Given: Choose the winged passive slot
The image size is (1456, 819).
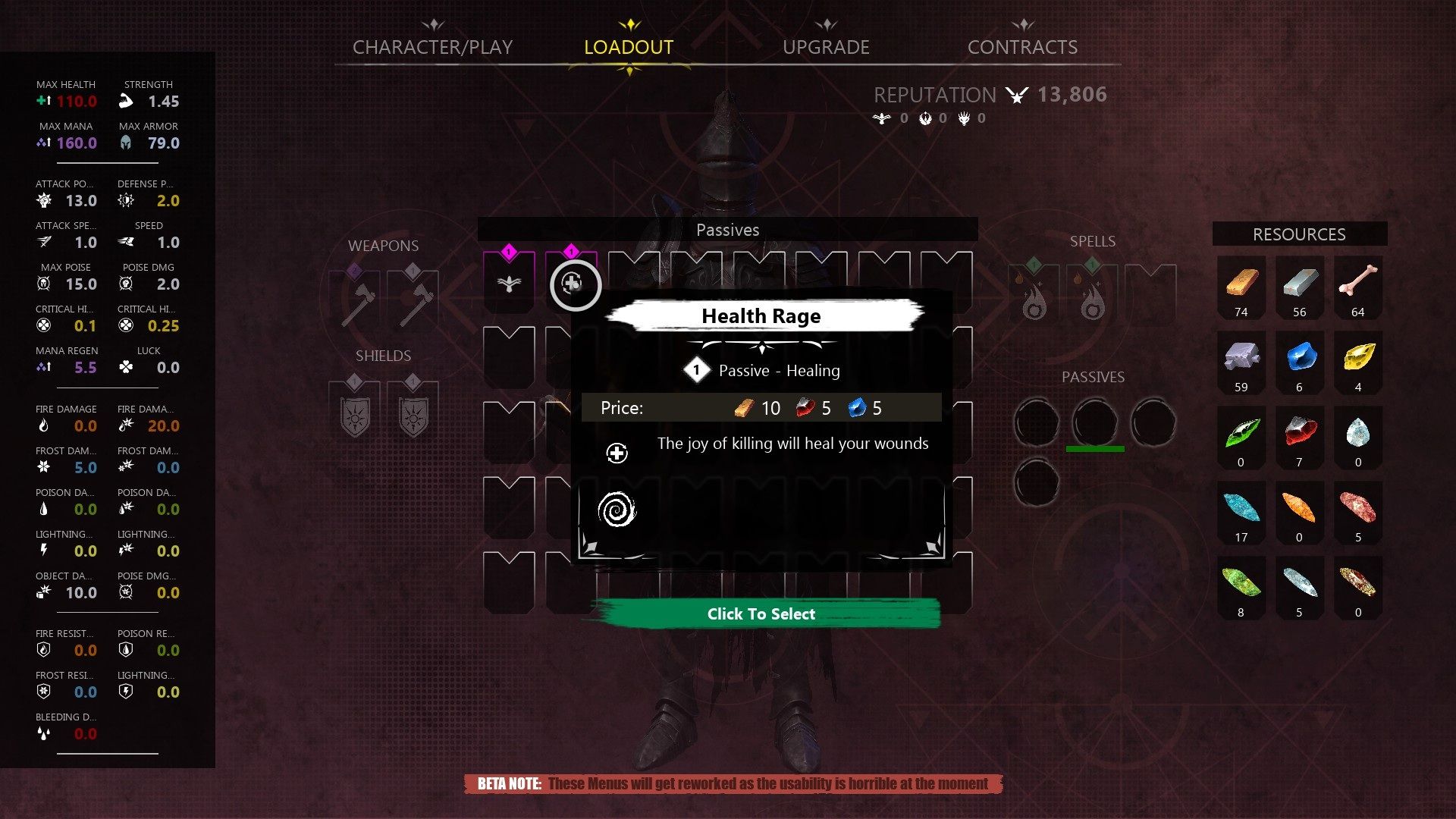Looking at the screenshot, I should [509, 284].
